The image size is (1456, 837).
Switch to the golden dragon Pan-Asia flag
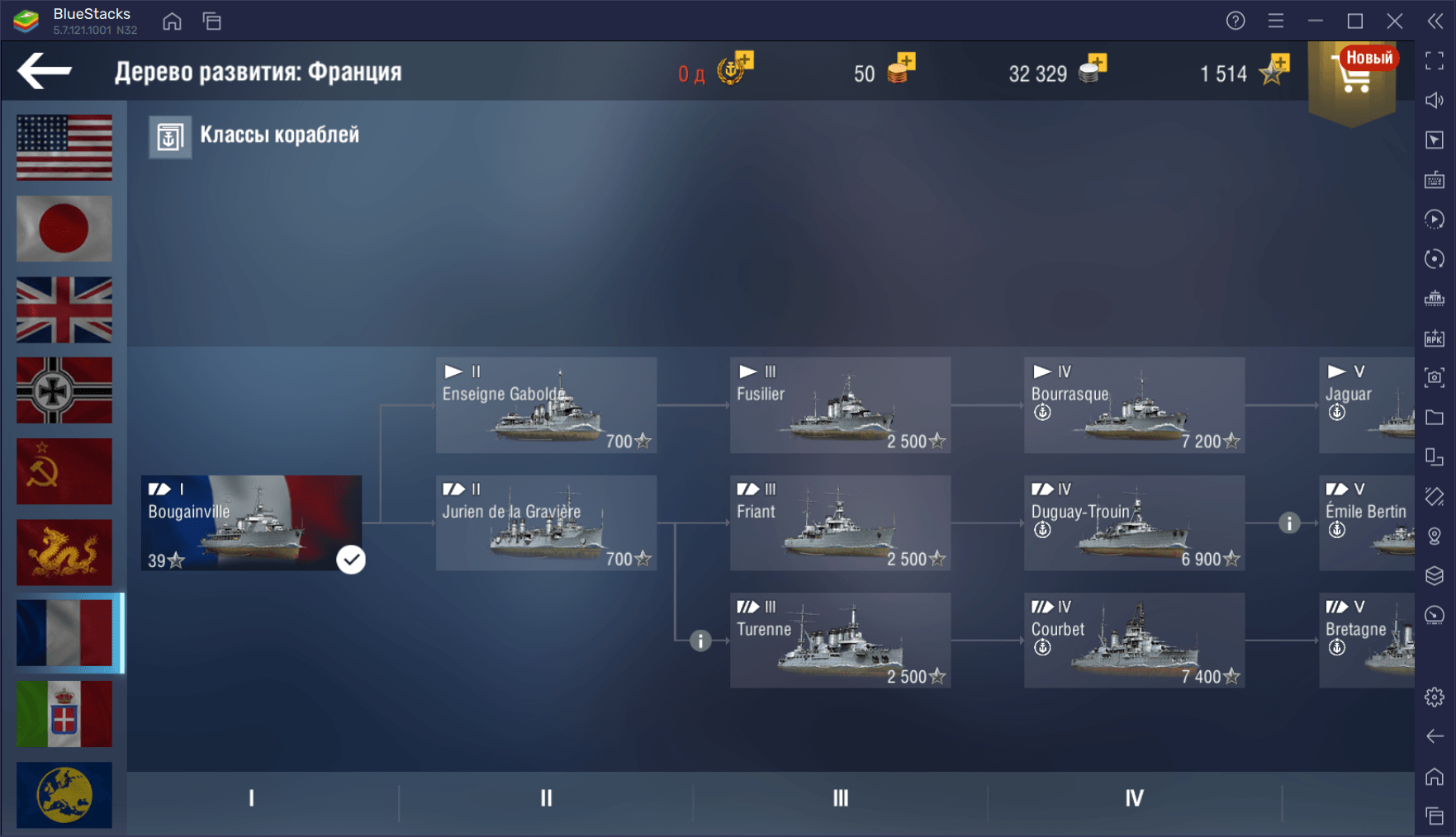tap(64, 551)
